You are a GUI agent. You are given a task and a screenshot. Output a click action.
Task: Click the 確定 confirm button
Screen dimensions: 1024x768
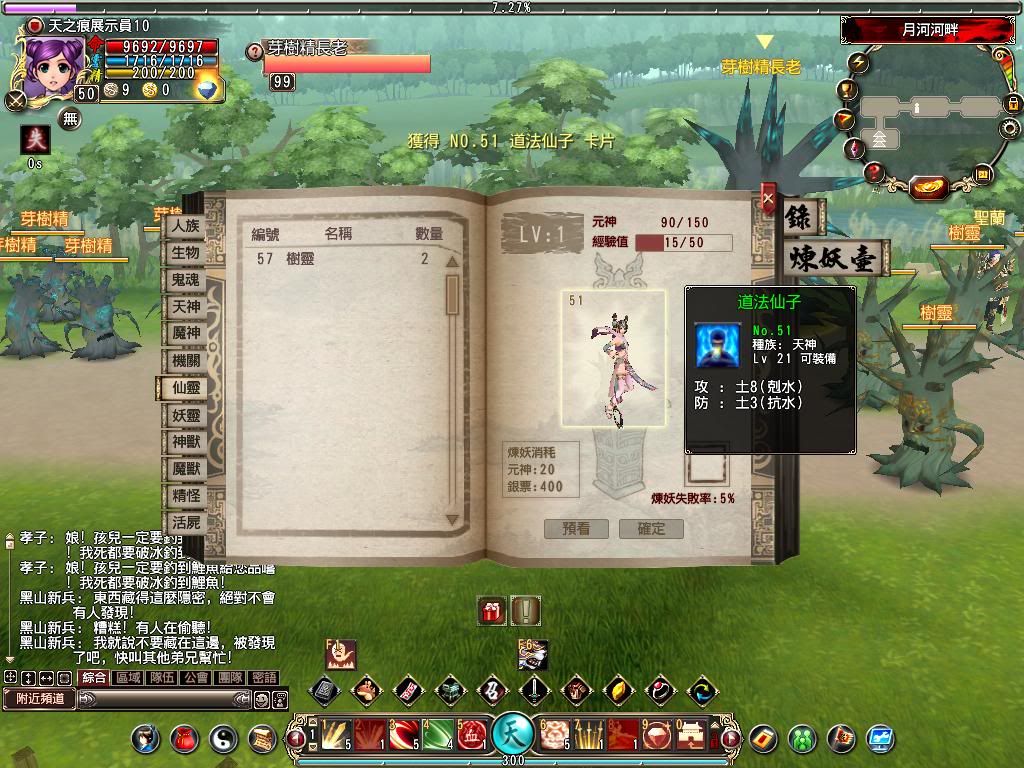point(651,529)
